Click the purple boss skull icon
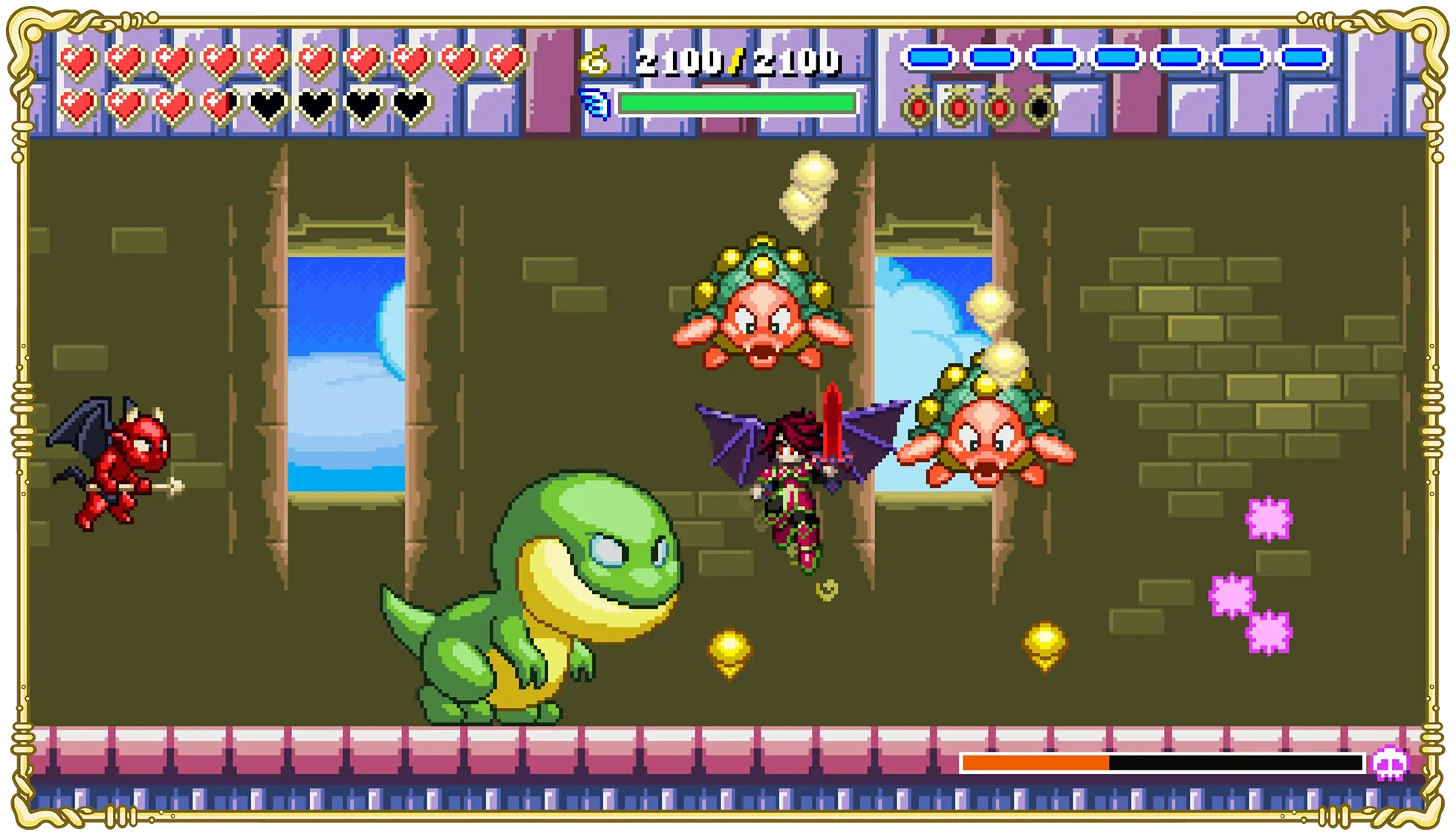Viewport: 1456px width, 835px height. (x=1389, y=763)
